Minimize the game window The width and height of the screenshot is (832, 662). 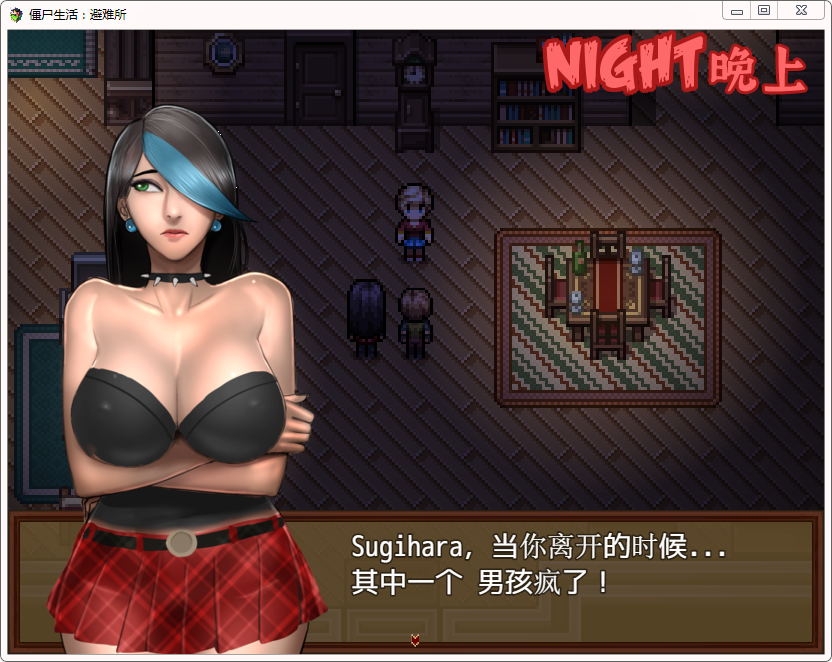pyautogui.click(x=737, y=10)
